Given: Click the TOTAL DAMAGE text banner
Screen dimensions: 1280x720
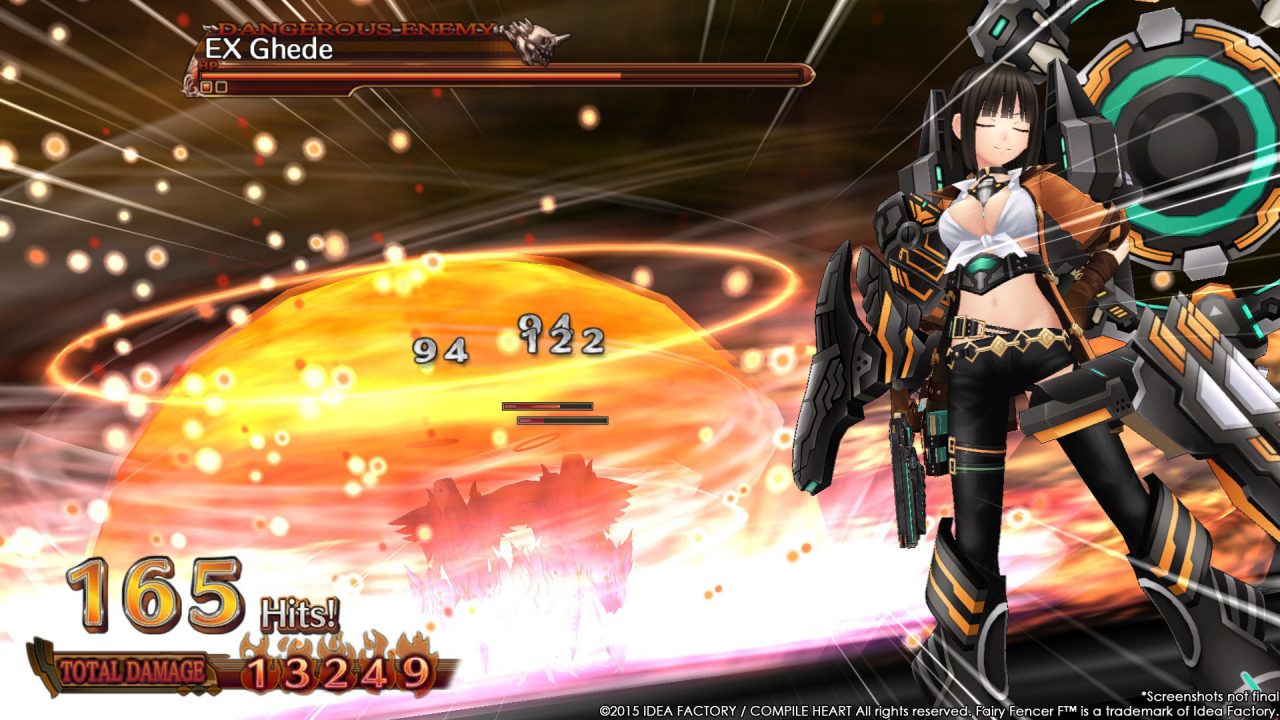Looking at the screenshot, I should [132, 670].
